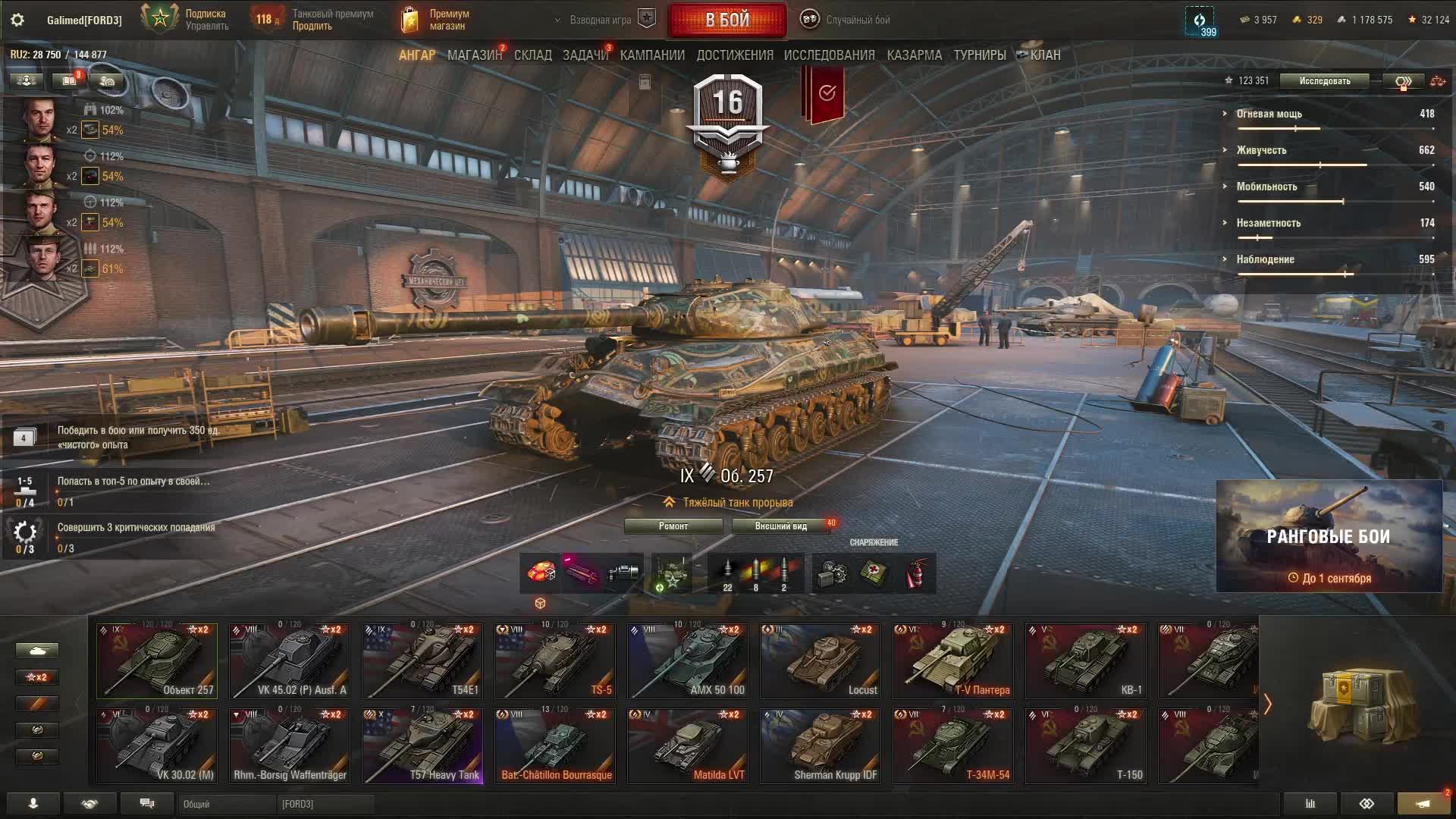Click the Исследовать button
The image size is (1456, 819).
pyautogui.click(x=1324, y=81)
